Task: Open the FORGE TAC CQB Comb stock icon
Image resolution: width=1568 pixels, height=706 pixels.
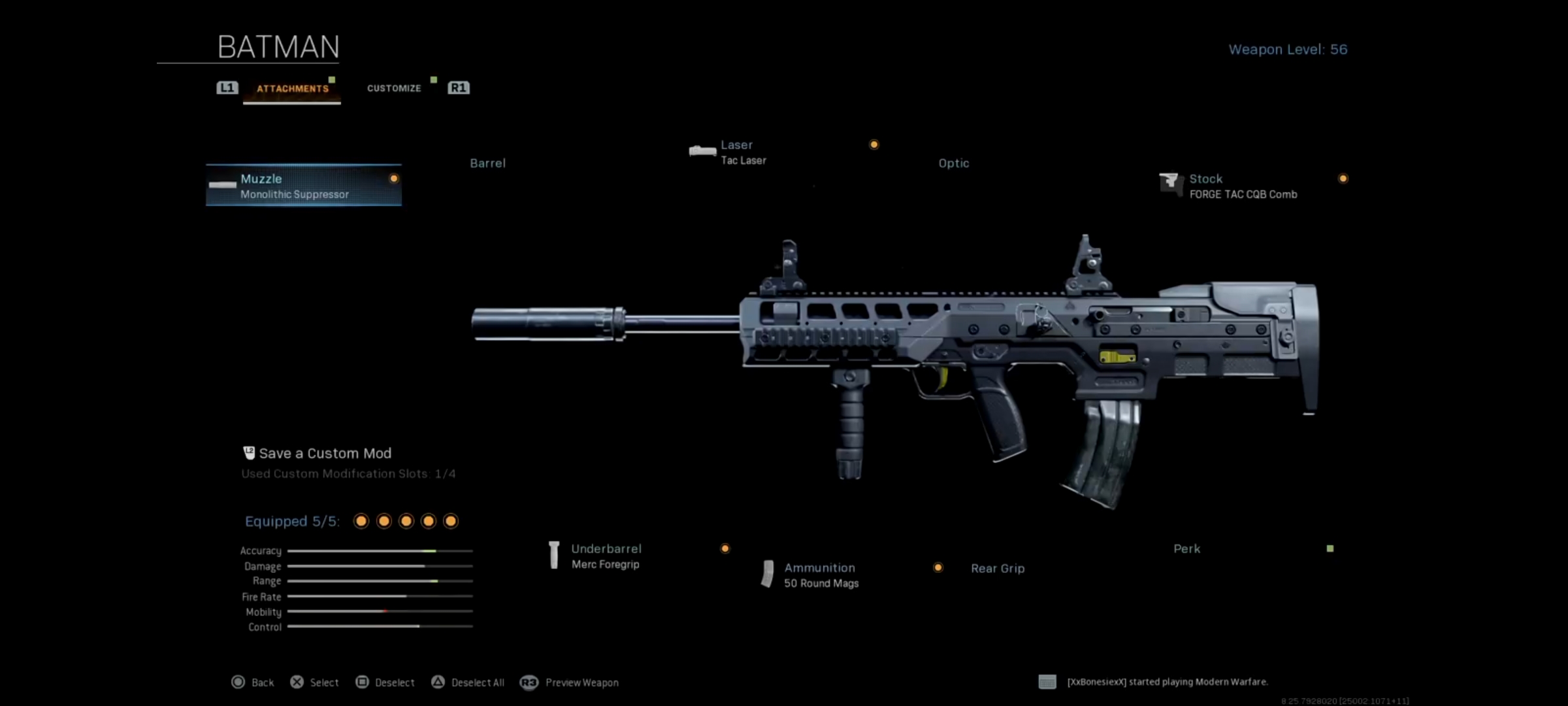Action: 1171,185
